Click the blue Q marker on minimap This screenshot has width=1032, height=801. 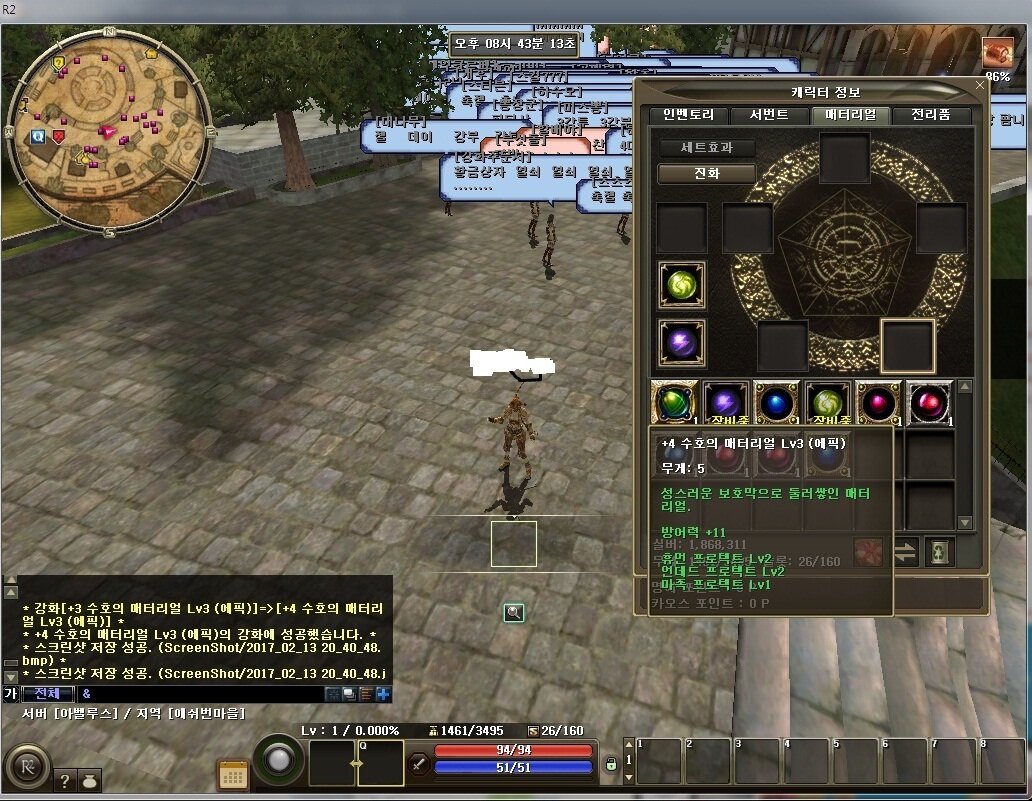(37, 136)
